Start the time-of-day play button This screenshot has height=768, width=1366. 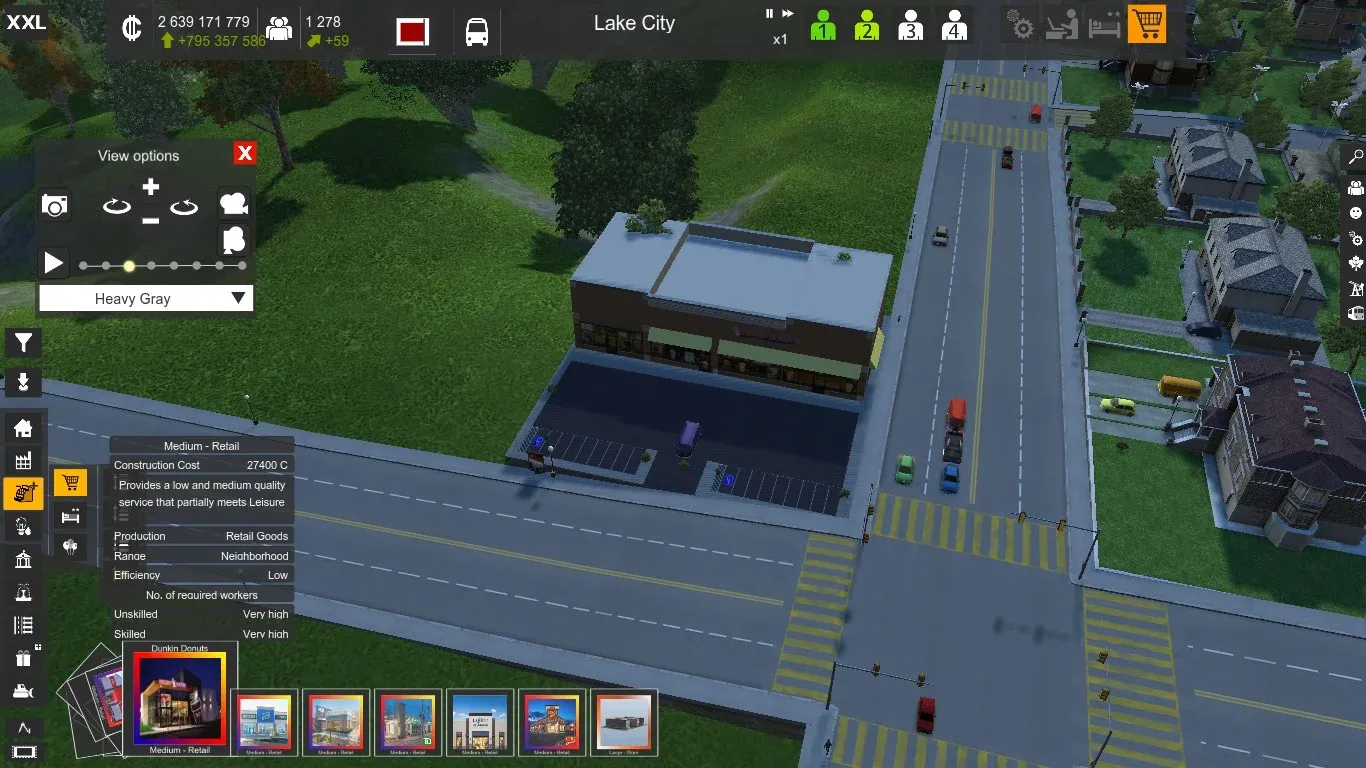pyautogui.click(x=53, y=263)
